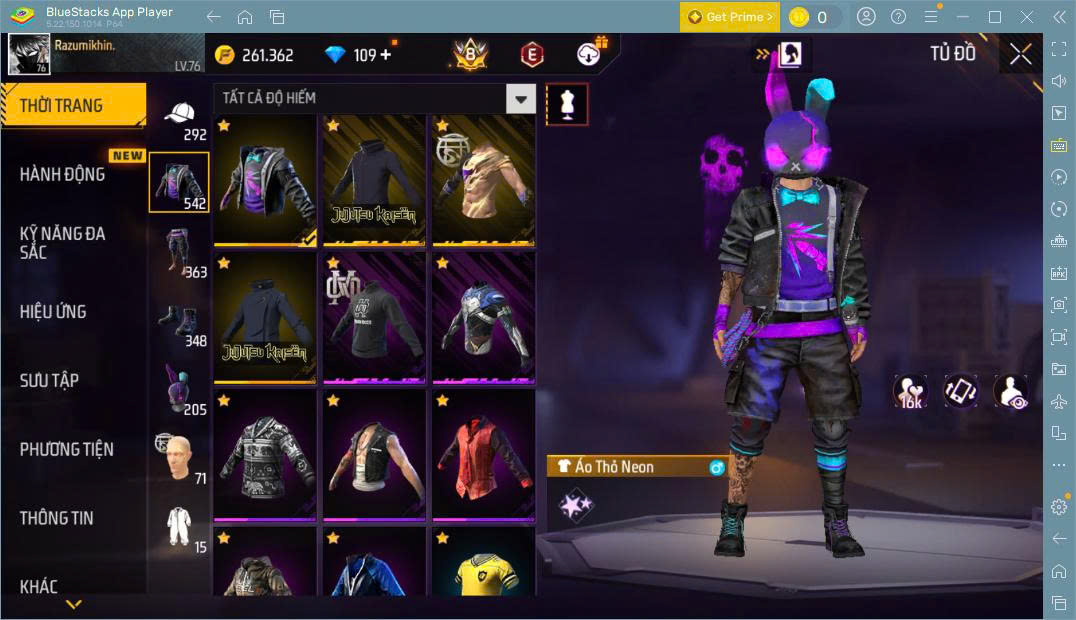Select the shoes category icon
Screen dimensions: 1076x620
pos(180,321)
